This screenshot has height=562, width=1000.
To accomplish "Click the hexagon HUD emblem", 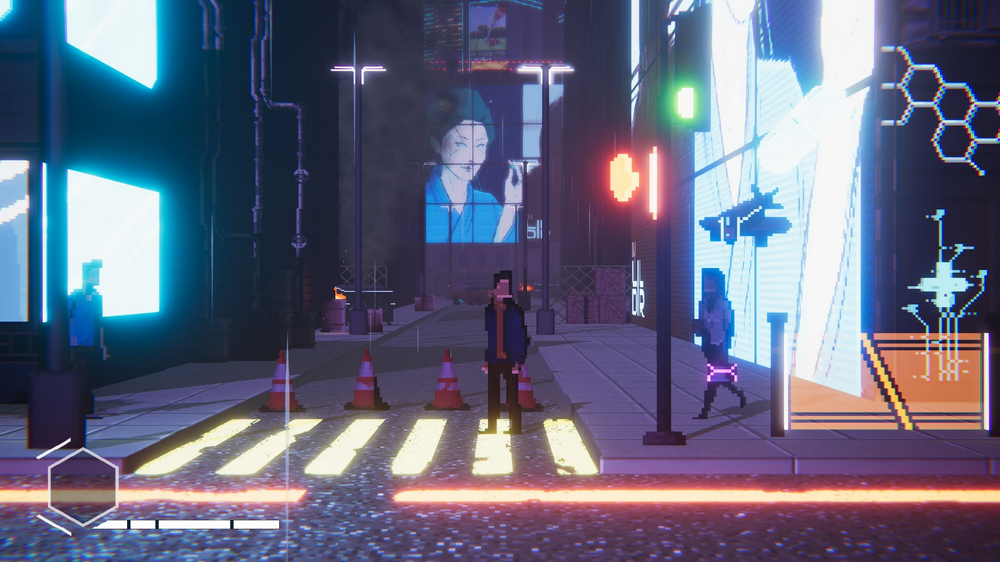I will [82, 487].
